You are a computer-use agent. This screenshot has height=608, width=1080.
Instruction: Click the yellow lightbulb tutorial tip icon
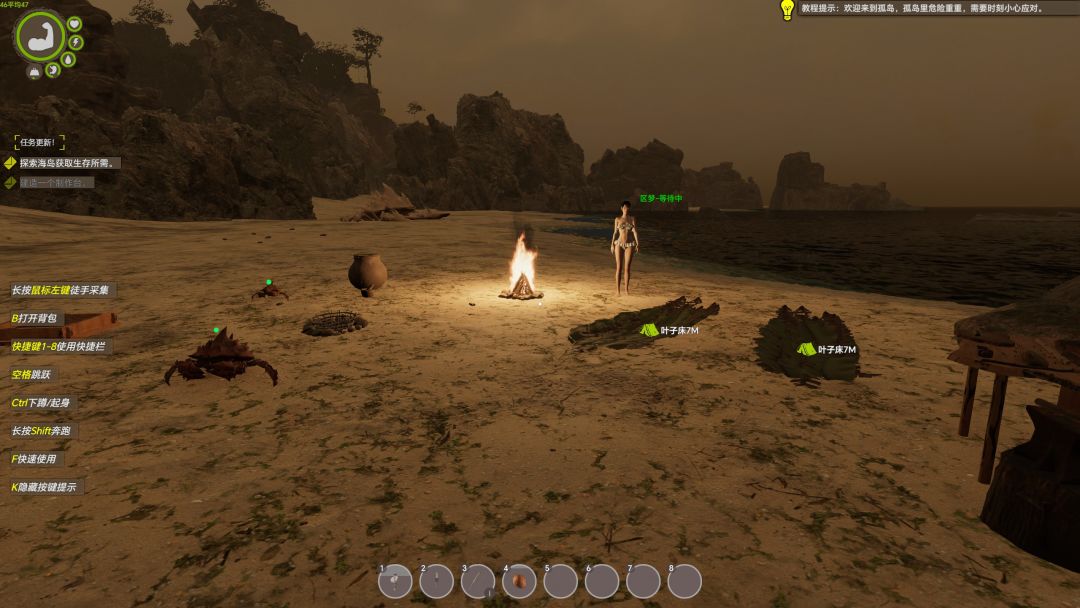(787, 9)
